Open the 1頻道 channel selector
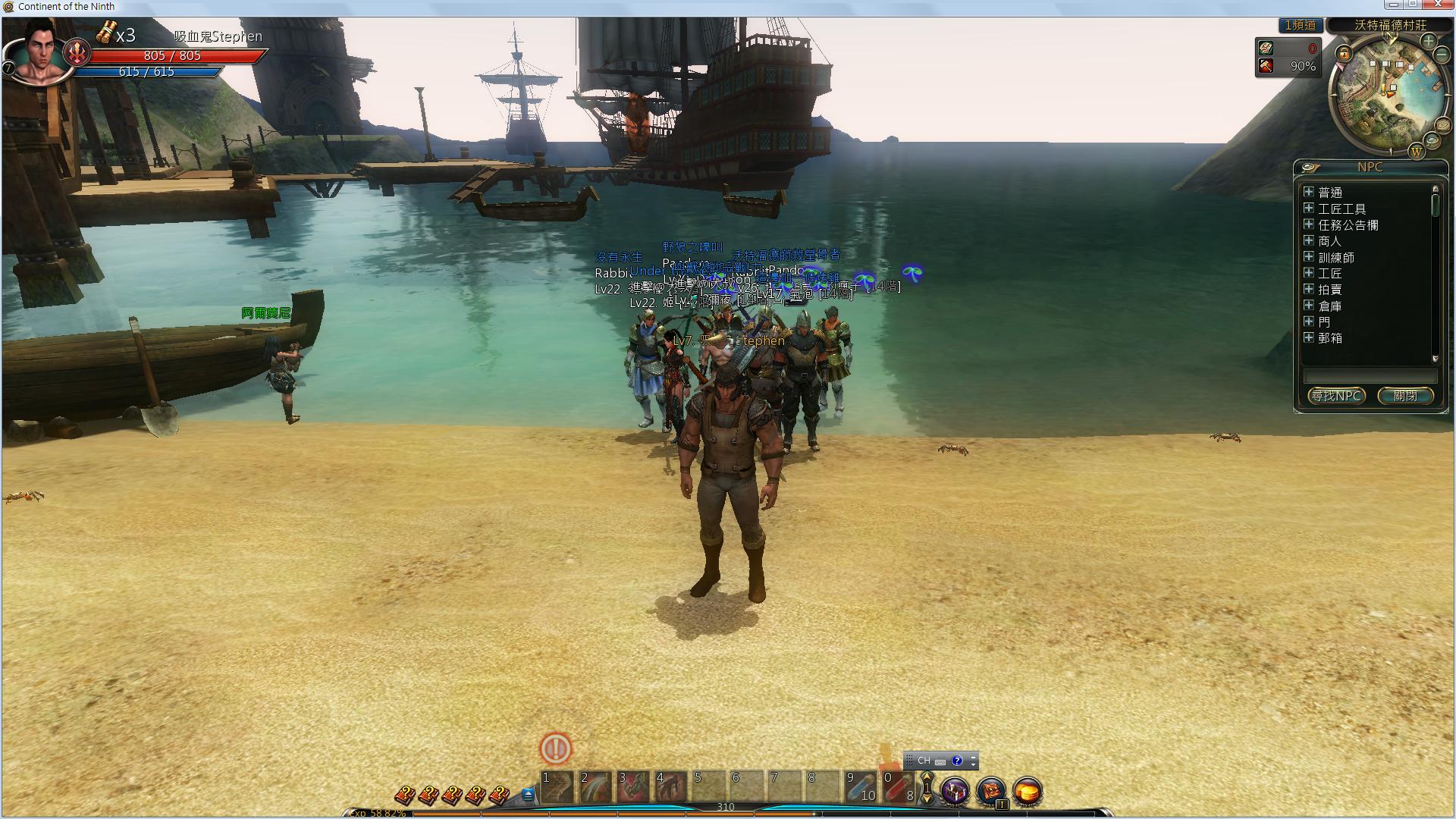Viewport: 1456px width, 819px height. pyautogui.click(x=1300, y=25)
